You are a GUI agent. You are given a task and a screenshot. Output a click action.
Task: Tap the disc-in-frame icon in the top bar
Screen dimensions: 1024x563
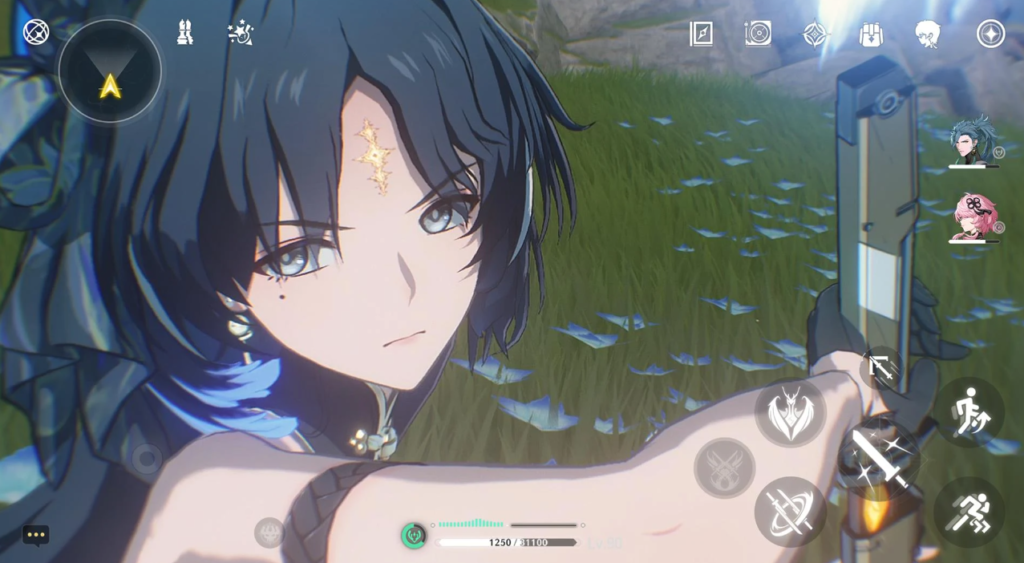coord(758,34)
